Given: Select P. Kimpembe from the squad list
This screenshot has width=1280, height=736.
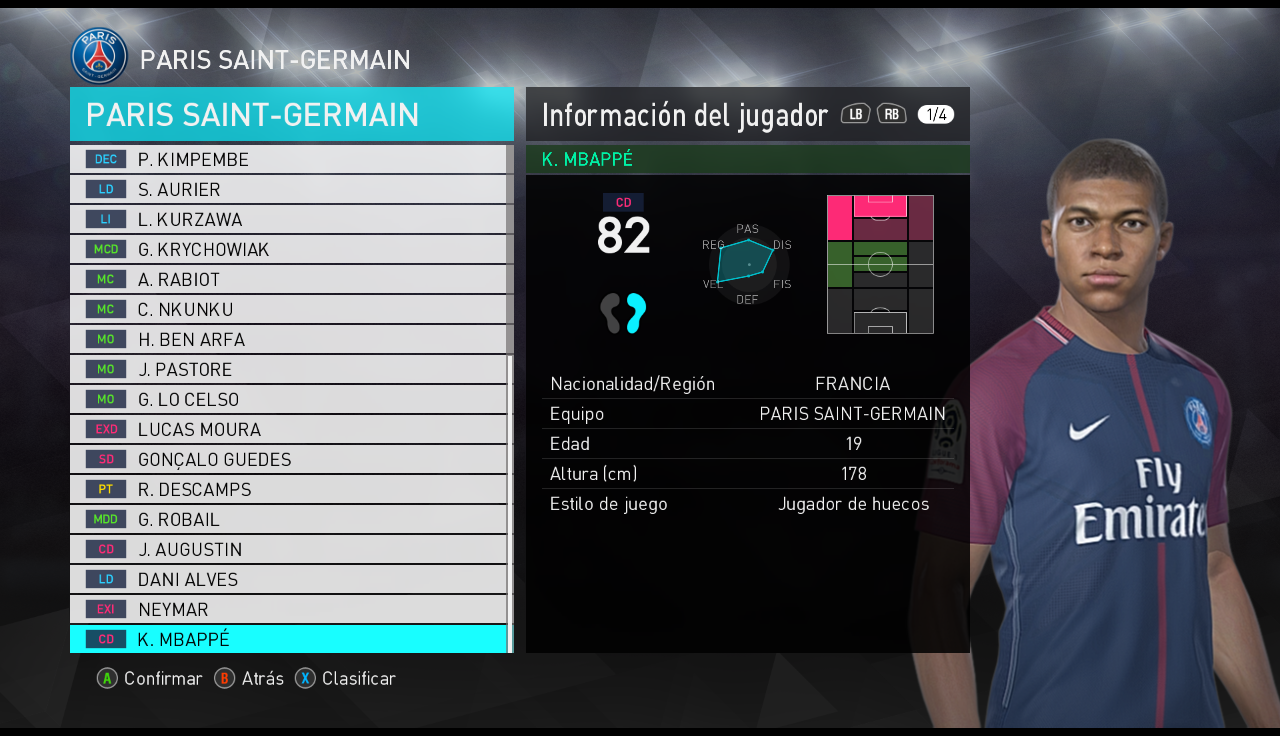Looking at the screenshot, I should pyautogui.click(x=288, y=160).
